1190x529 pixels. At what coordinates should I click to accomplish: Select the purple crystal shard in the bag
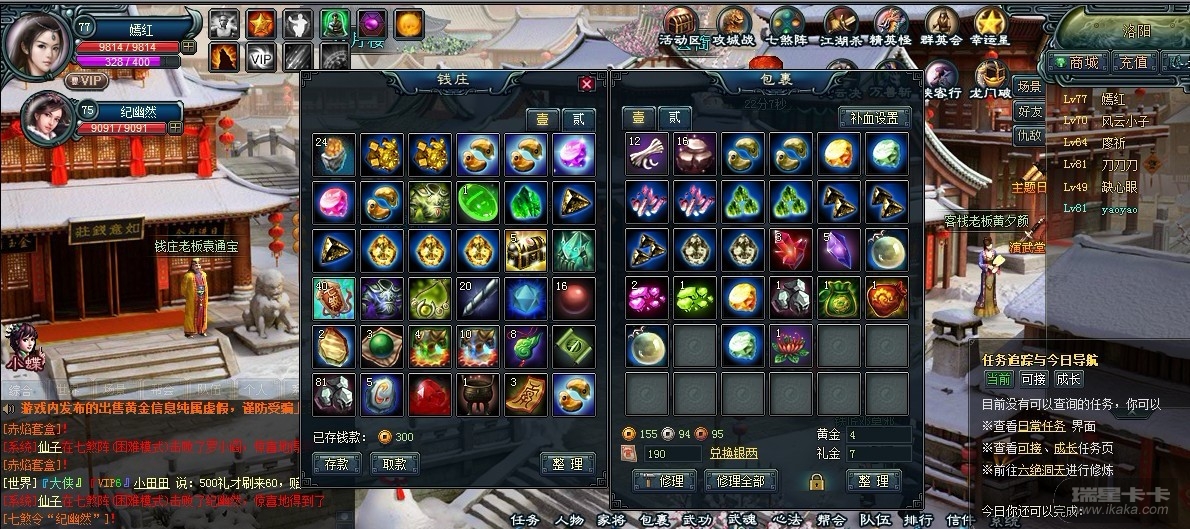[x=838, y=250]
